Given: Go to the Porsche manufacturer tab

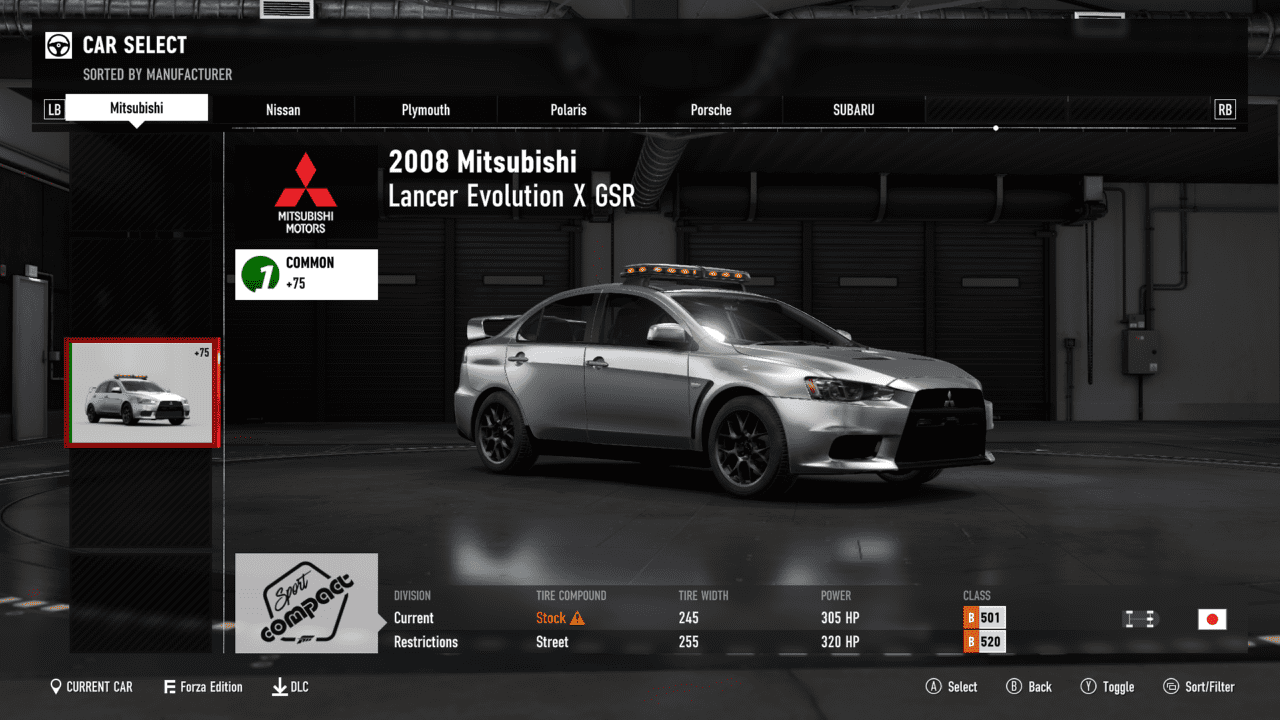Looking at the screenshot, I should (x=711, y=110).
